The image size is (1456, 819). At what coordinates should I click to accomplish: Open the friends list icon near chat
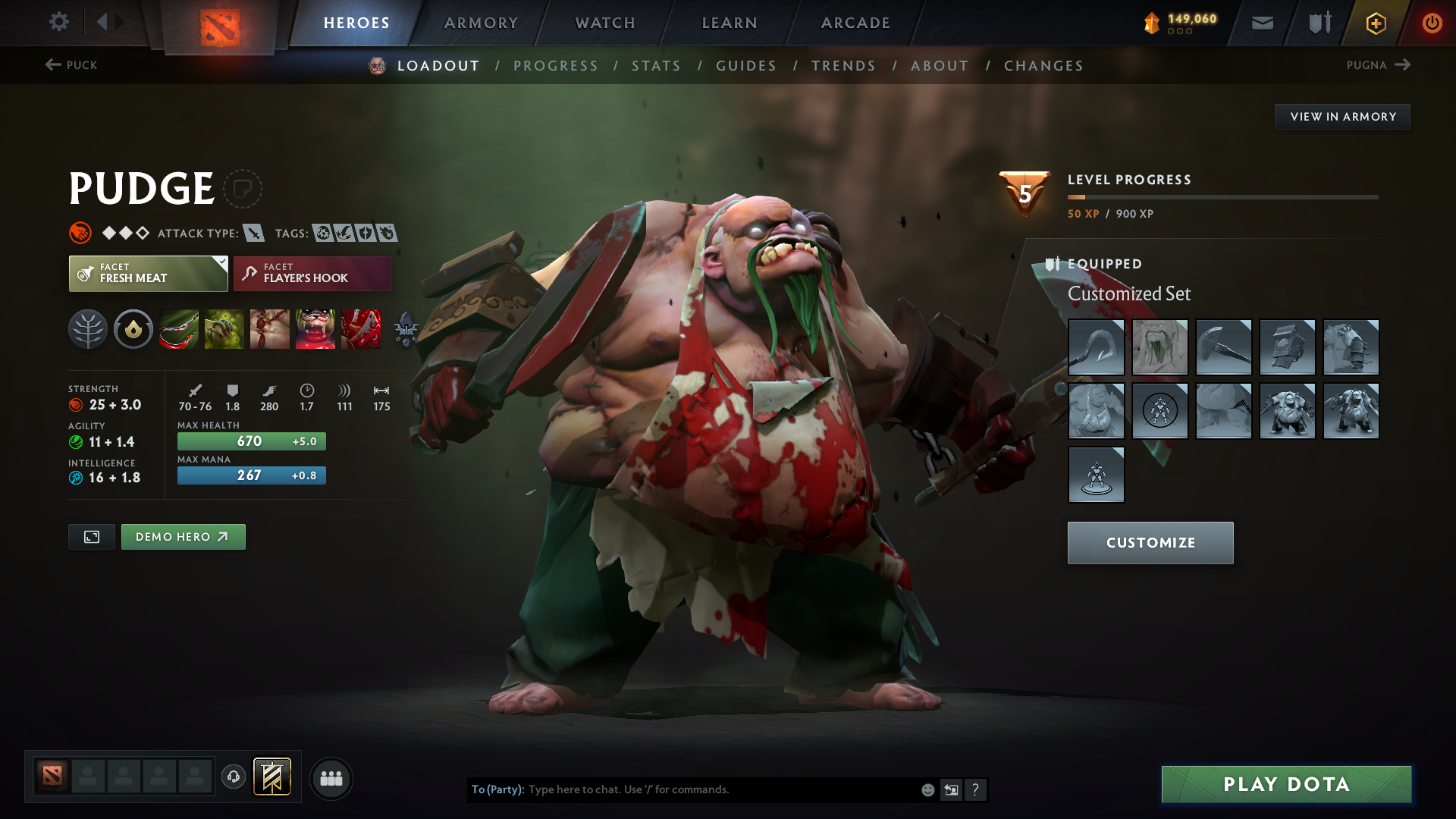pos(331,778)
